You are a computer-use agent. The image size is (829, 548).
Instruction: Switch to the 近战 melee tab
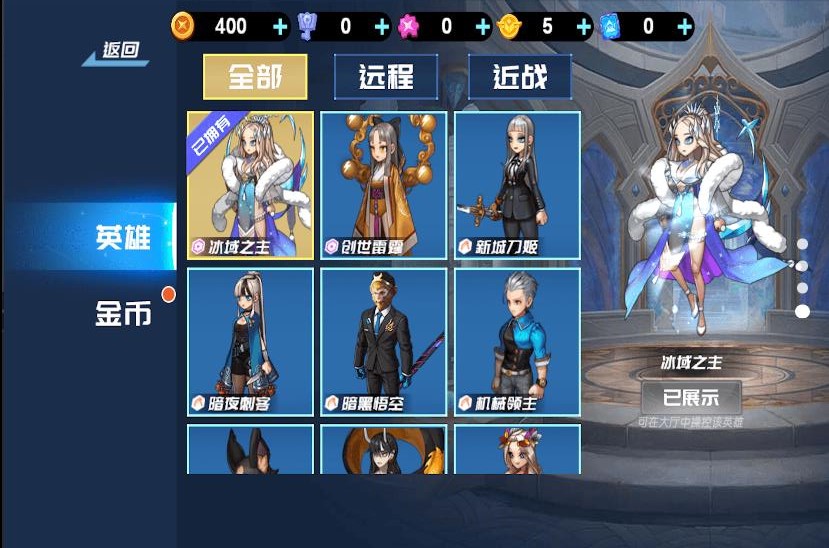click(520, 77)
